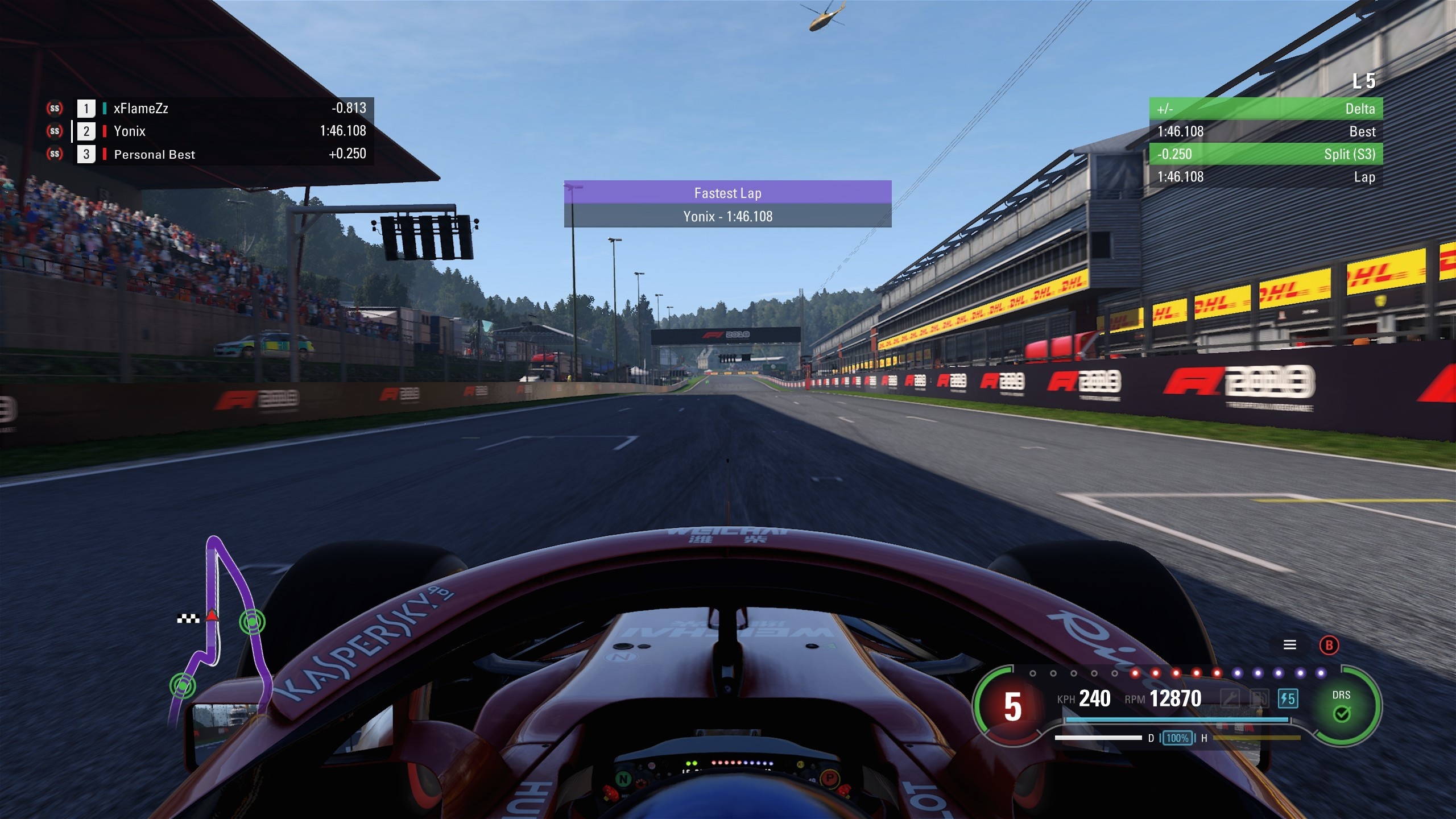1456x819 pixels.
Task: Click the Fastest Lap notification banner
Action: click(727, 204)
